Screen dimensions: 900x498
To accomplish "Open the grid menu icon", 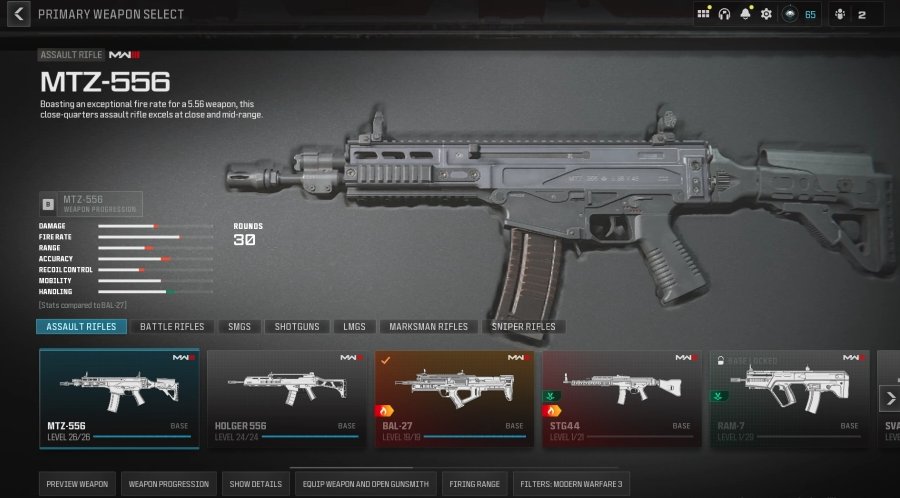I will (704, 14).
